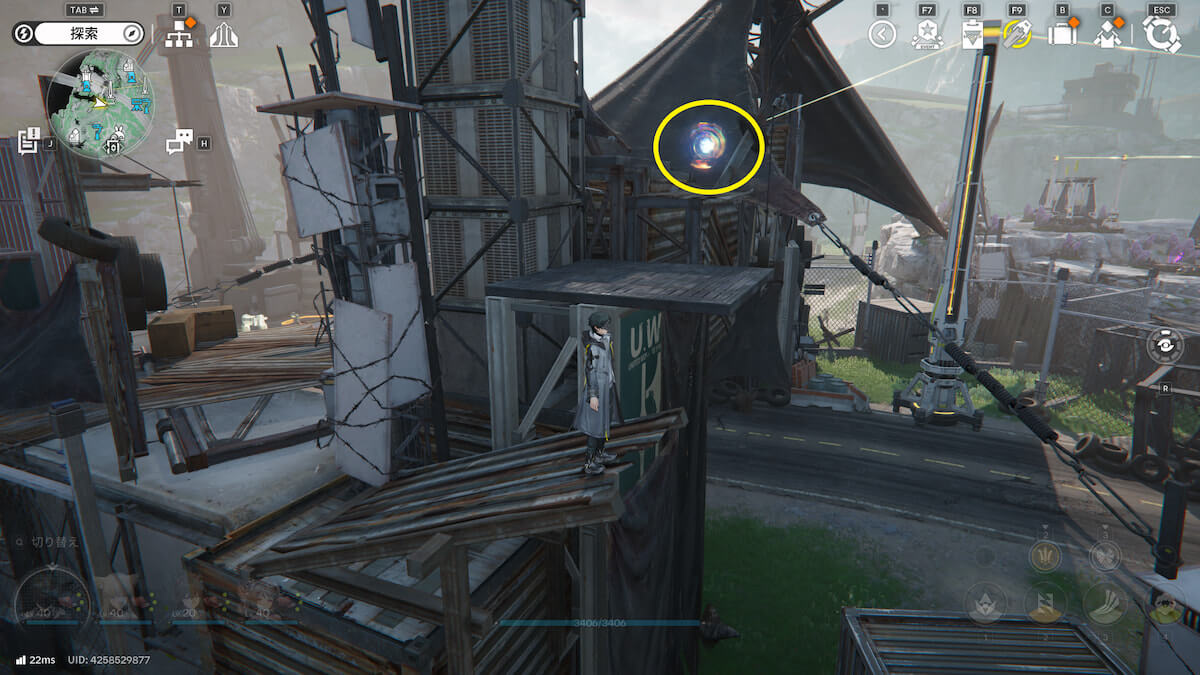Click the faded wings combo skill icon

[x=1105, y=555]
